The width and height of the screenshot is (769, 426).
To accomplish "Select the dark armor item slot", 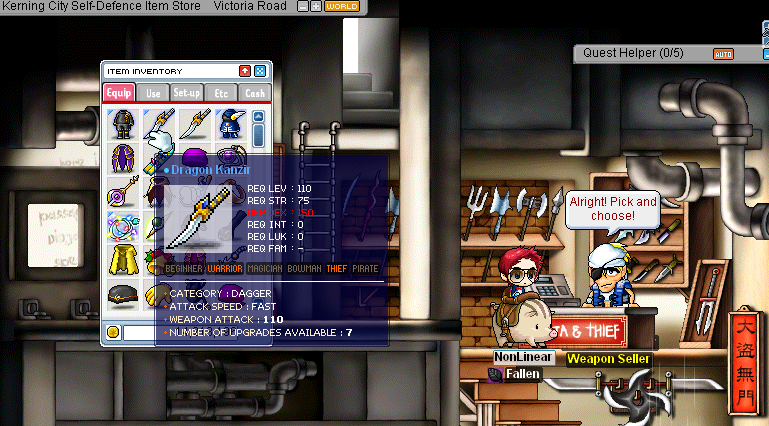I will (123, 124).
